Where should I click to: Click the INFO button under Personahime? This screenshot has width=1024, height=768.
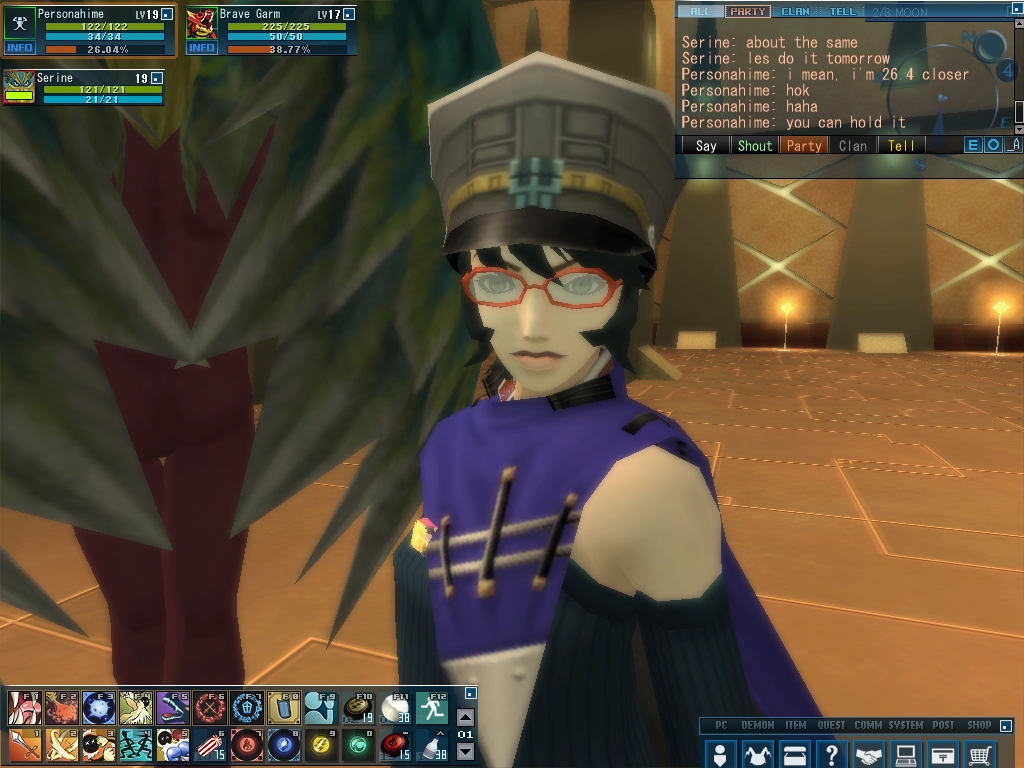coord(19,48)
